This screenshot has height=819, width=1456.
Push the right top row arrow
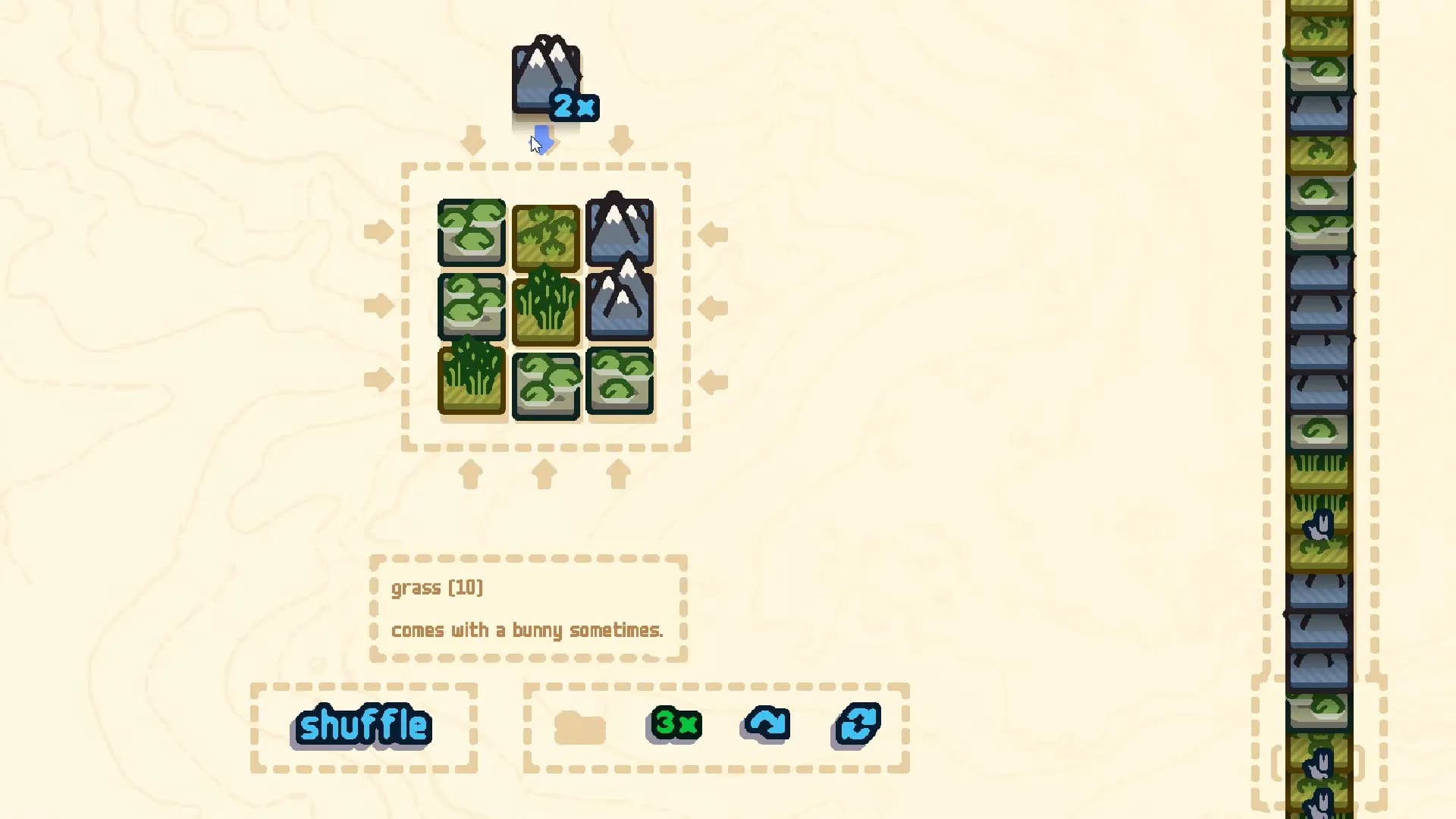[714, 235]
